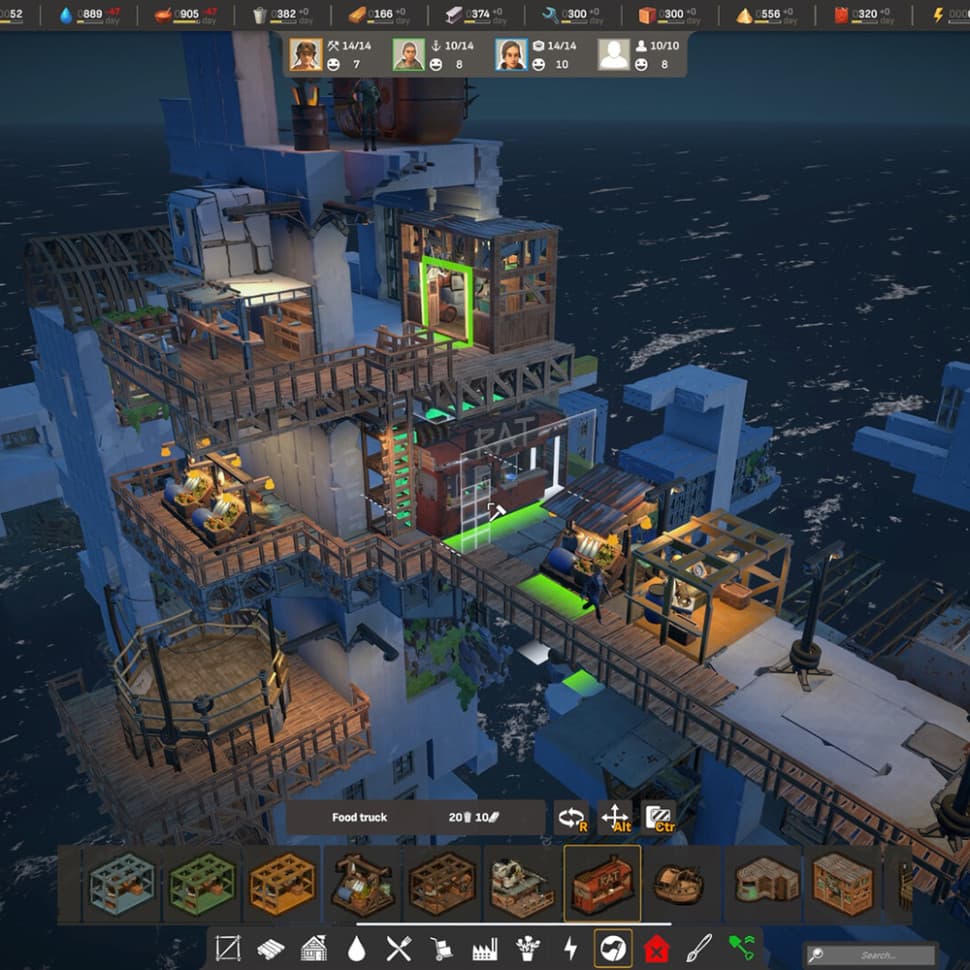Select the Food truck building tile
970x970 pixels.
(x=602, y=884)
